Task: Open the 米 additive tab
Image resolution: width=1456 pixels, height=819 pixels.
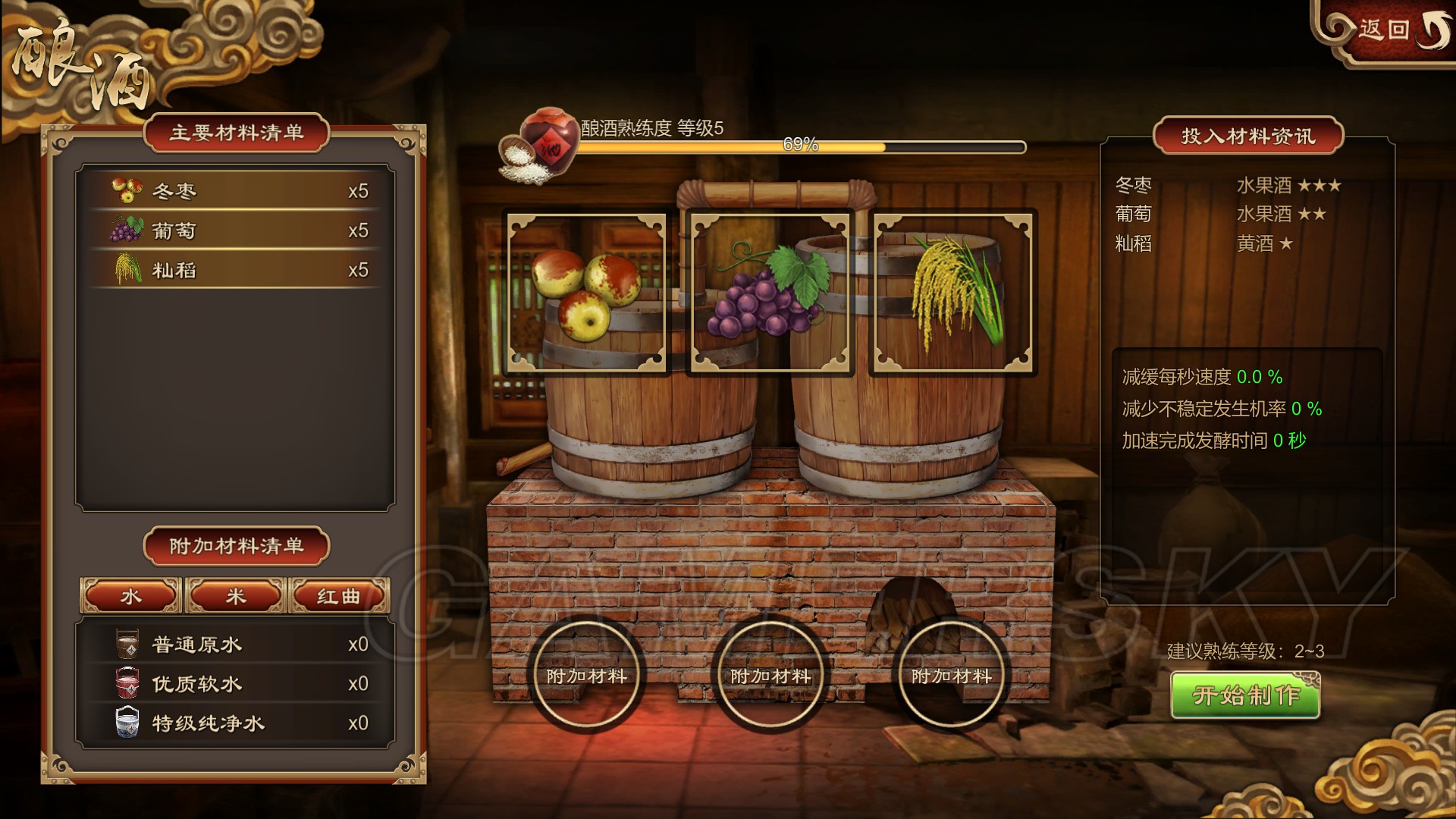Action: 235,596
